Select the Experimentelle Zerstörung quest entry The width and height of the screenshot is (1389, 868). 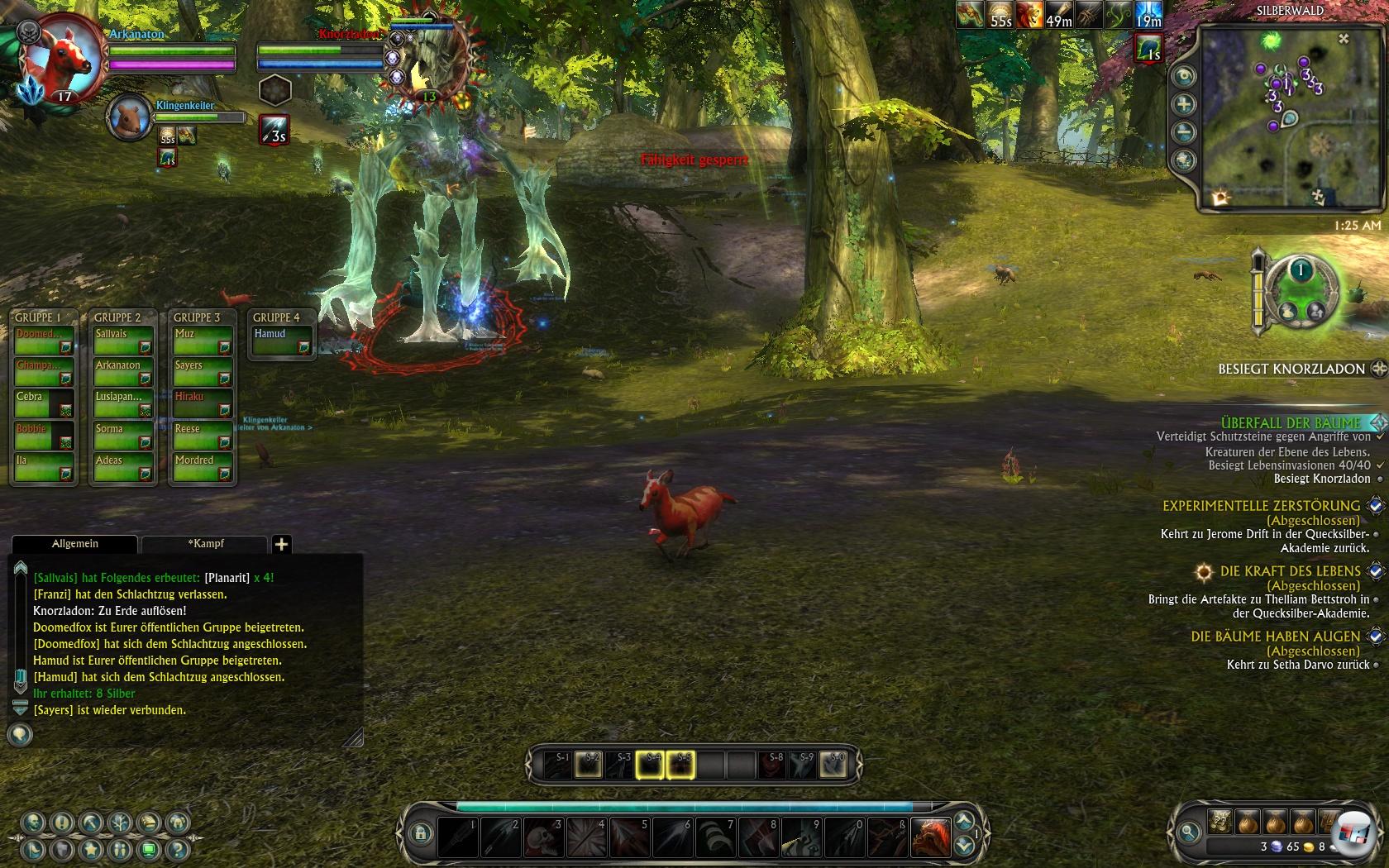tap(1260, 505)
